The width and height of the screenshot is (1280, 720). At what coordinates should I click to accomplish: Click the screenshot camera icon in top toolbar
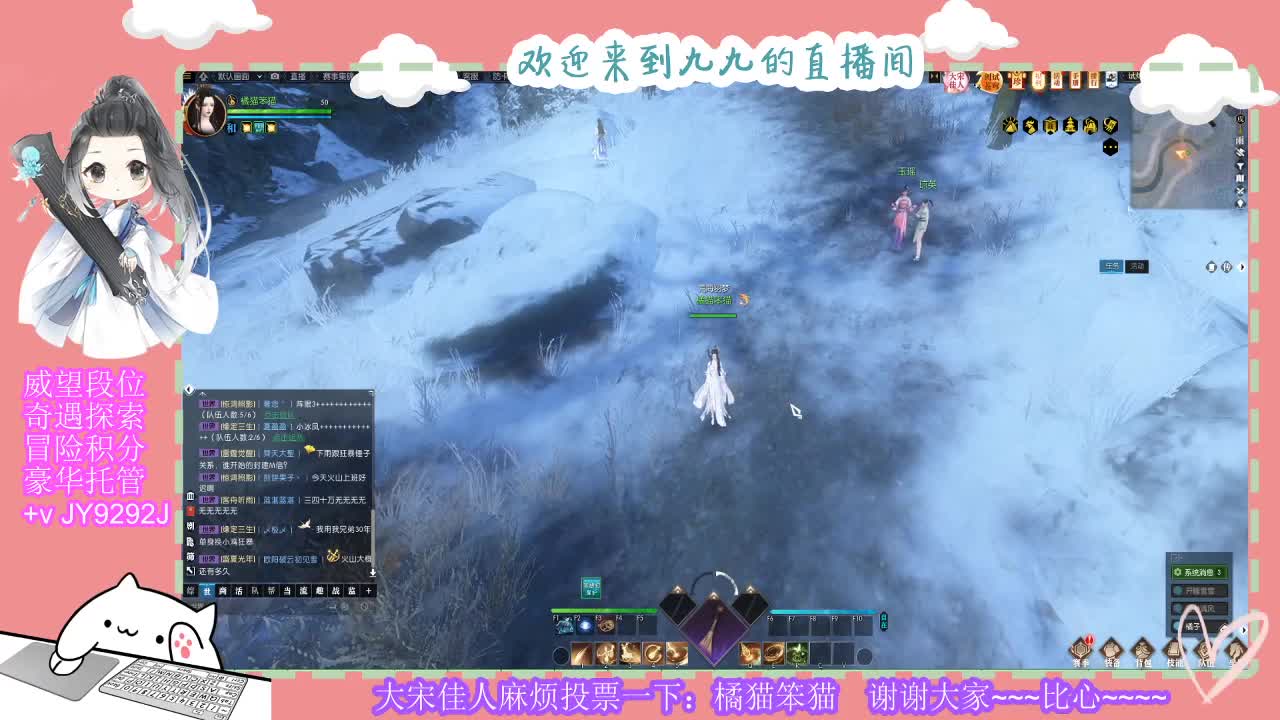tap(274, 76)
